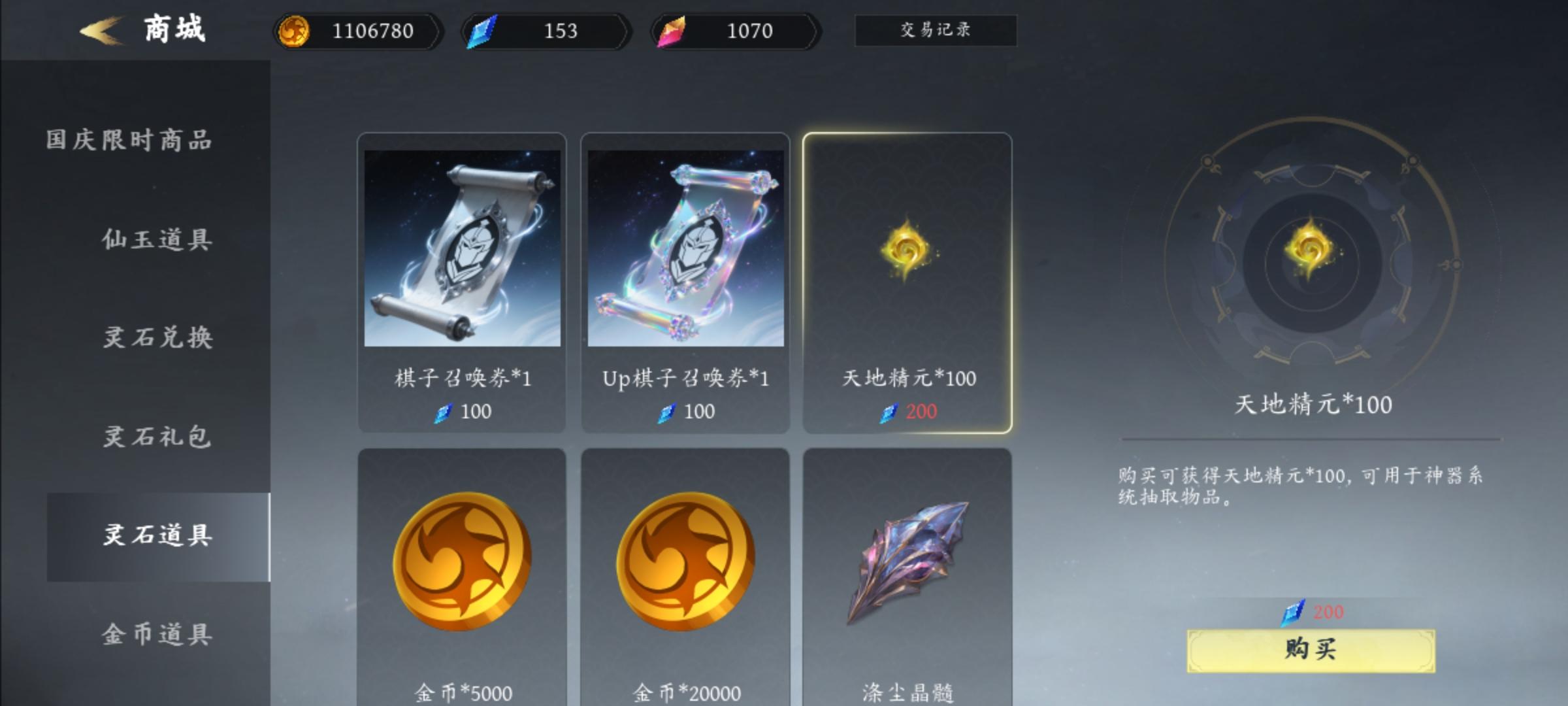Screen dimensions: 1568x706
Task: Click the blue spirit stone currency icon
Action: coord(482,30)
